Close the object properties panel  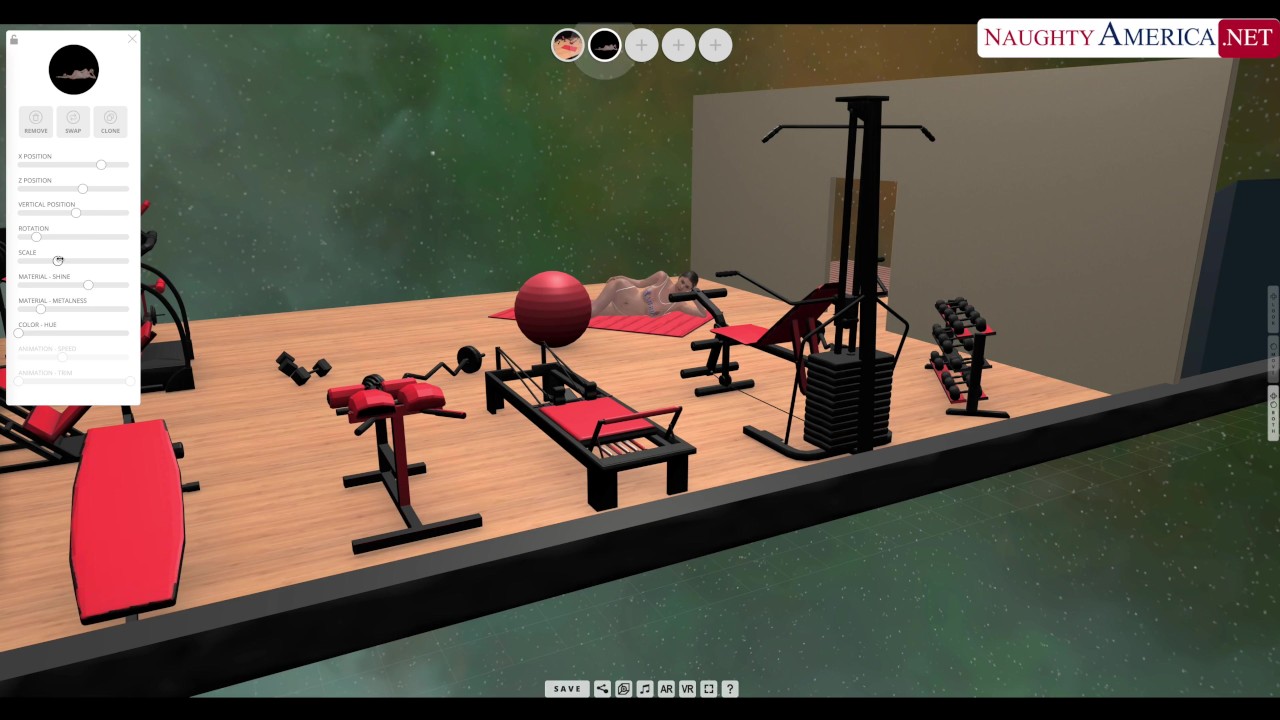132,39
